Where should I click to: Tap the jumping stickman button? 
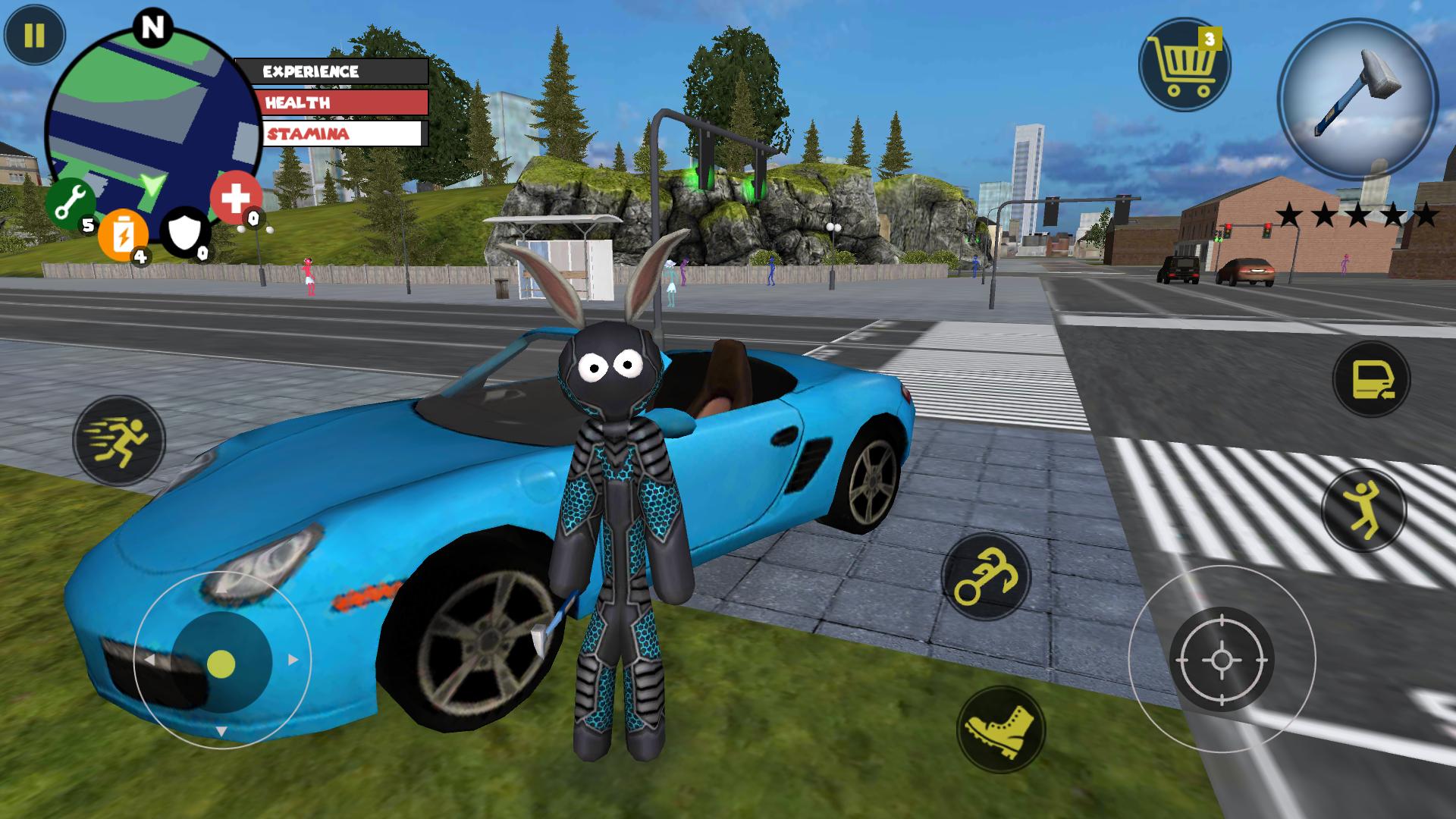click(1363, 510)
